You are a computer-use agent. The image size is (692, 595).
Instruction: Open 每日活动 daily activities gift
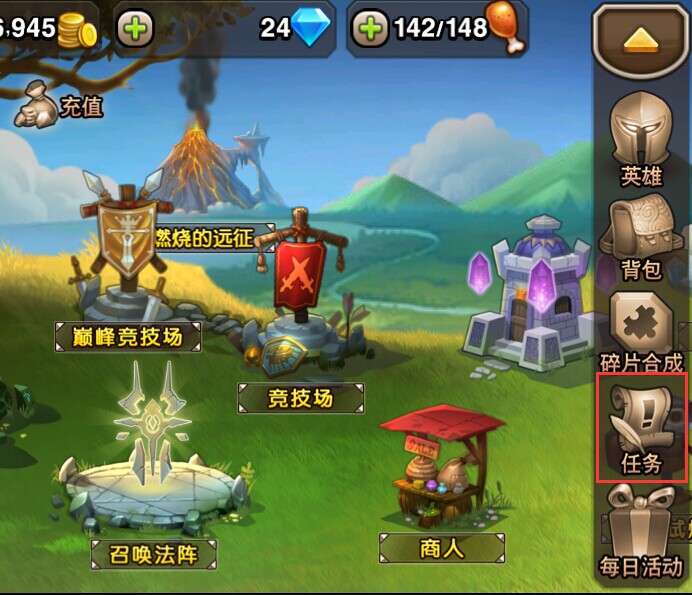[641, 530]
